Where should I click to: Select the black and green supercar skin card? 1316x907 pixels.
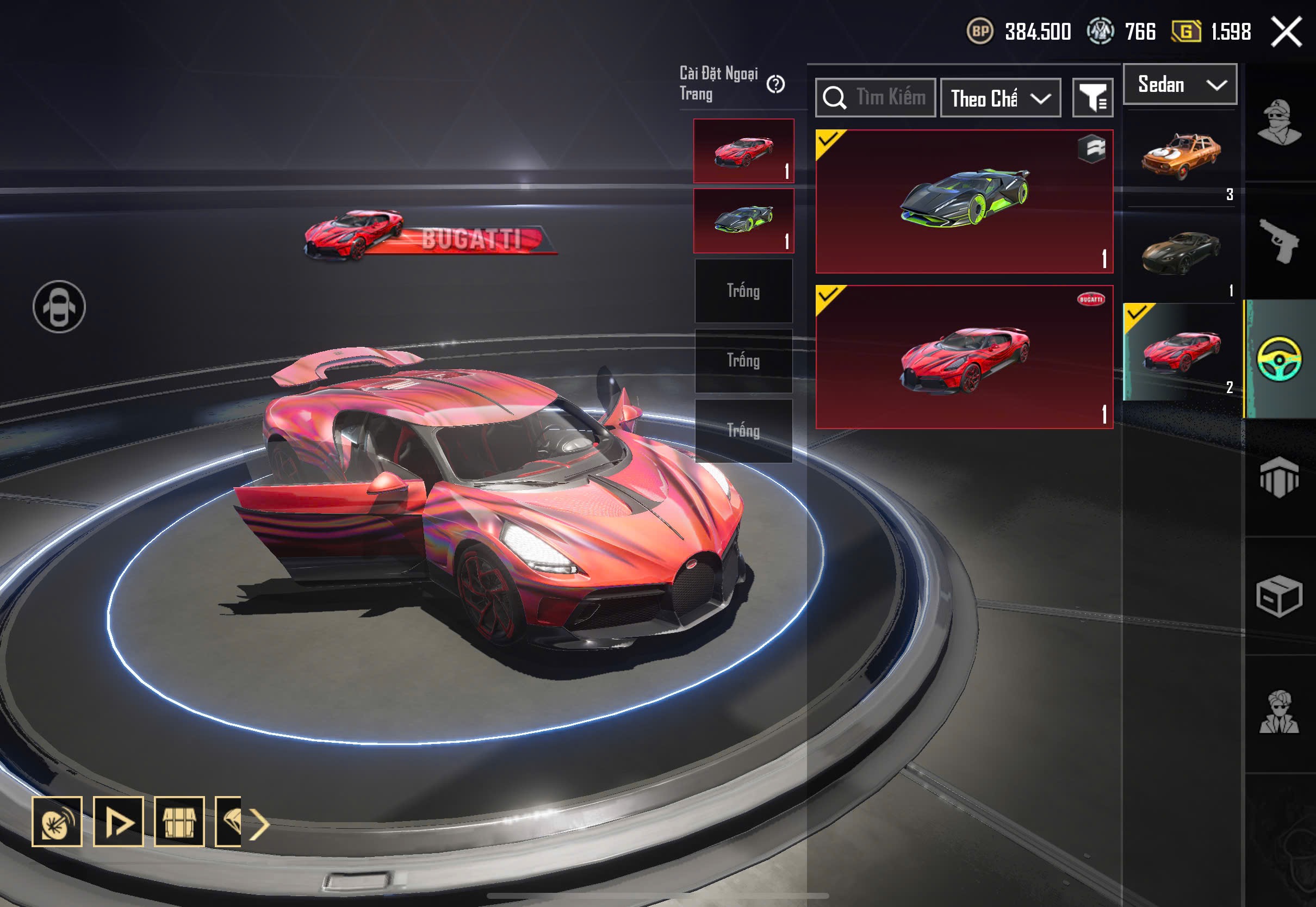(x=964, y=201)
